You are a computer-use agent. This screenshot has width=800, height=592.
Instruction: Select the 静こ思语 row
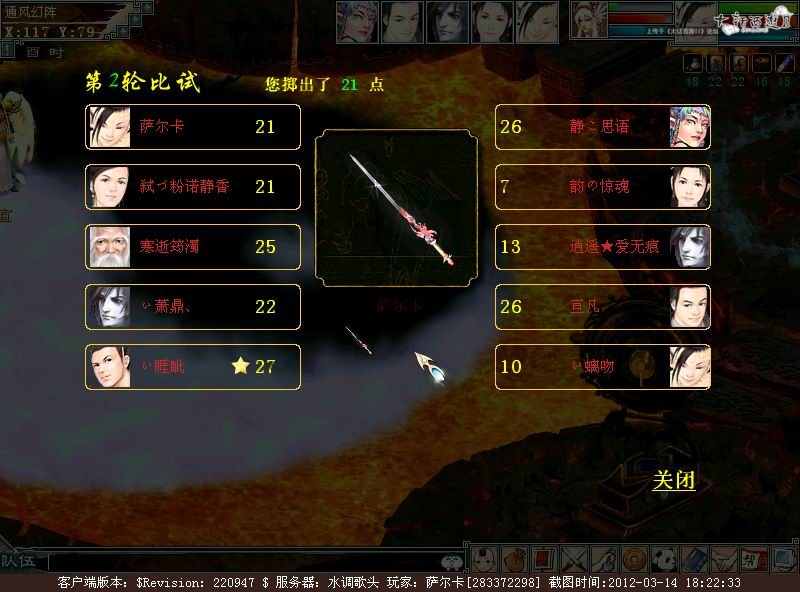click(x=603, y=127)
